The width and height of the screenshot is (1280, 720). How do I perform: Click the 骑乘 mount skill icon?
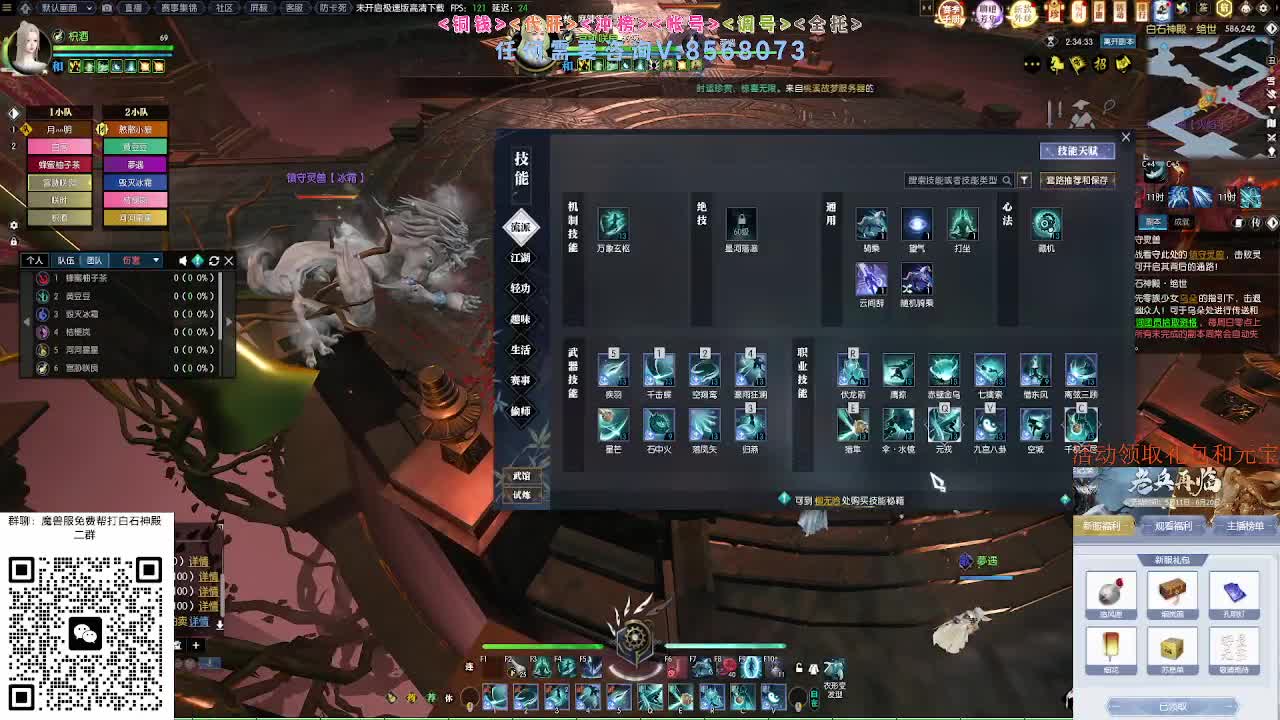(871, 225)
